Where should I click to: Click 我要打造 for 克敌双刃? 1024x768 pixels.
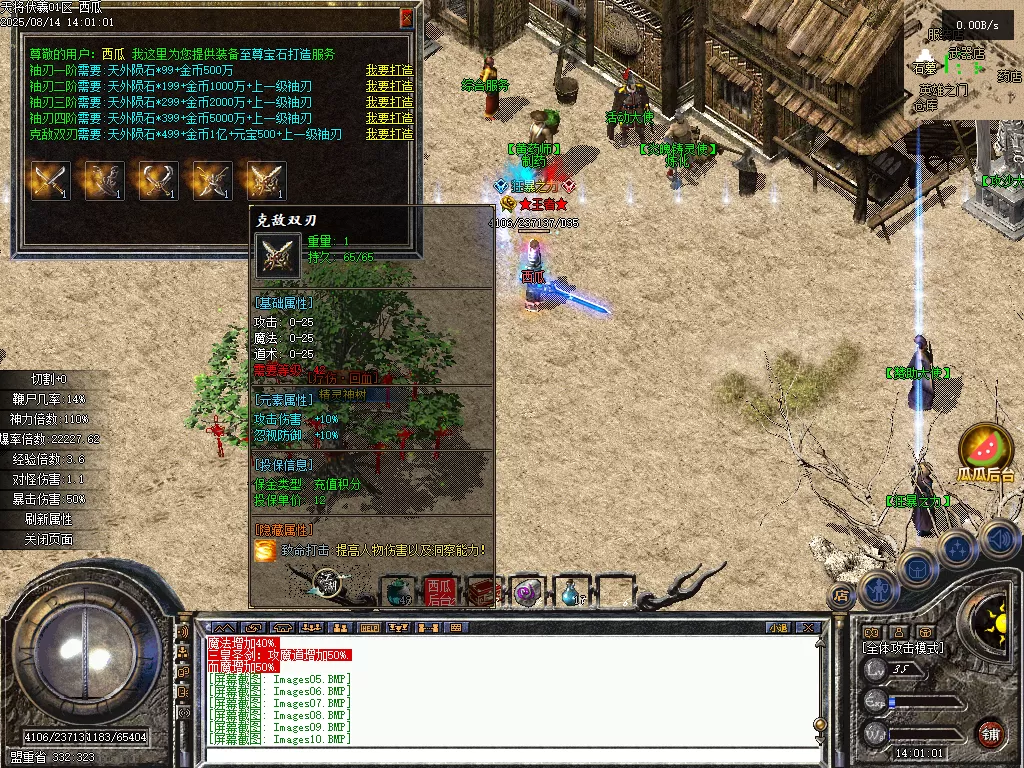coord(389,134)
